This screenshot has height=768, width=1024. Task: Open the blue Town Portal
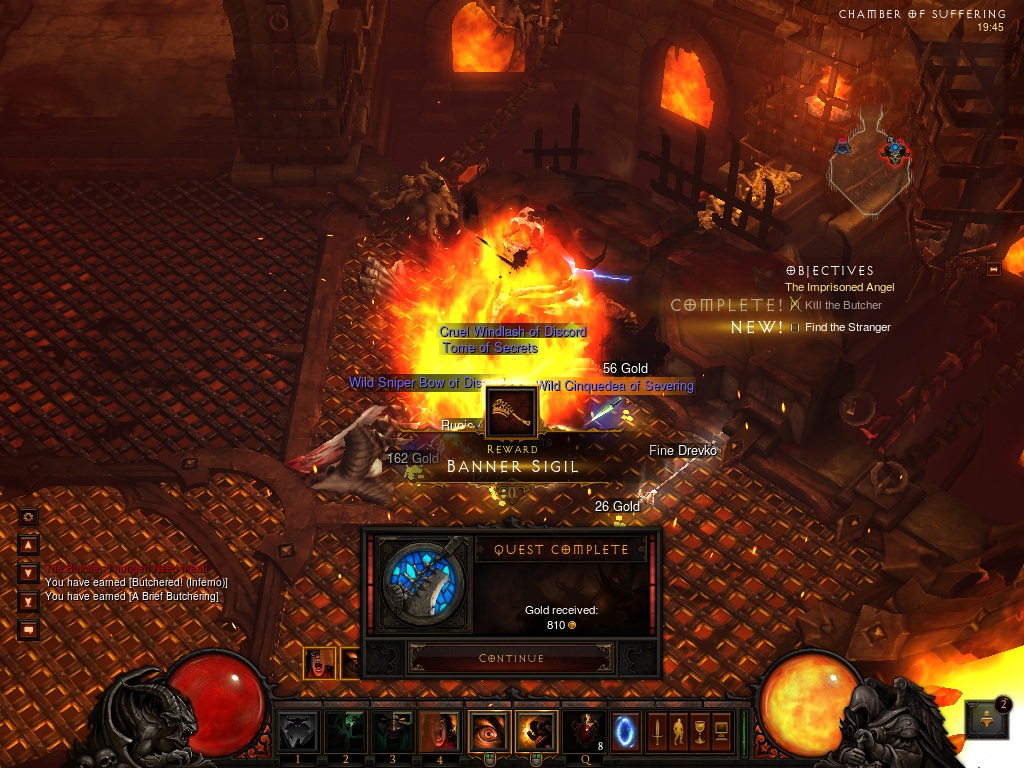pos(626,732)
